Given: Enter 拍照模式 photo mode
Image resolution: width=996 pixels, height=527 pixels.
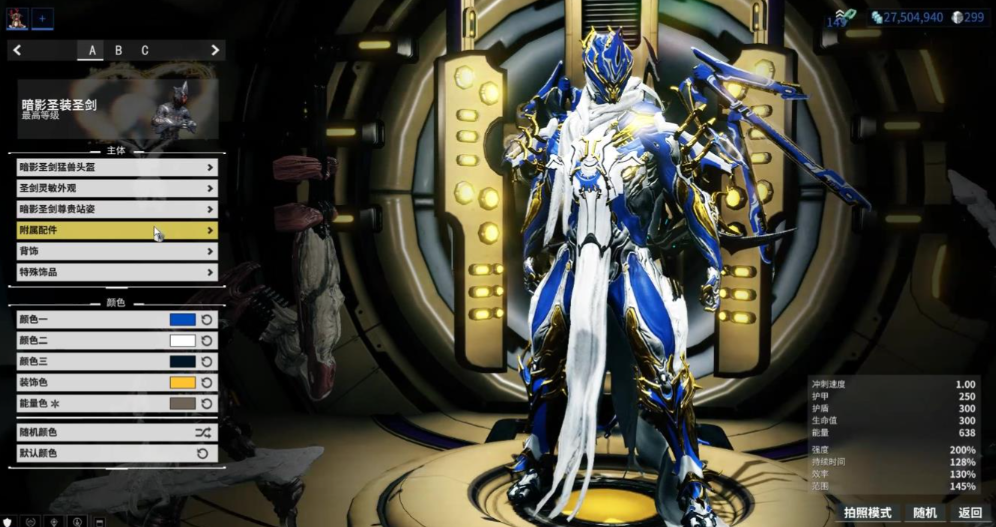Looking at the screenshot, I should click(x=867, y=513).
